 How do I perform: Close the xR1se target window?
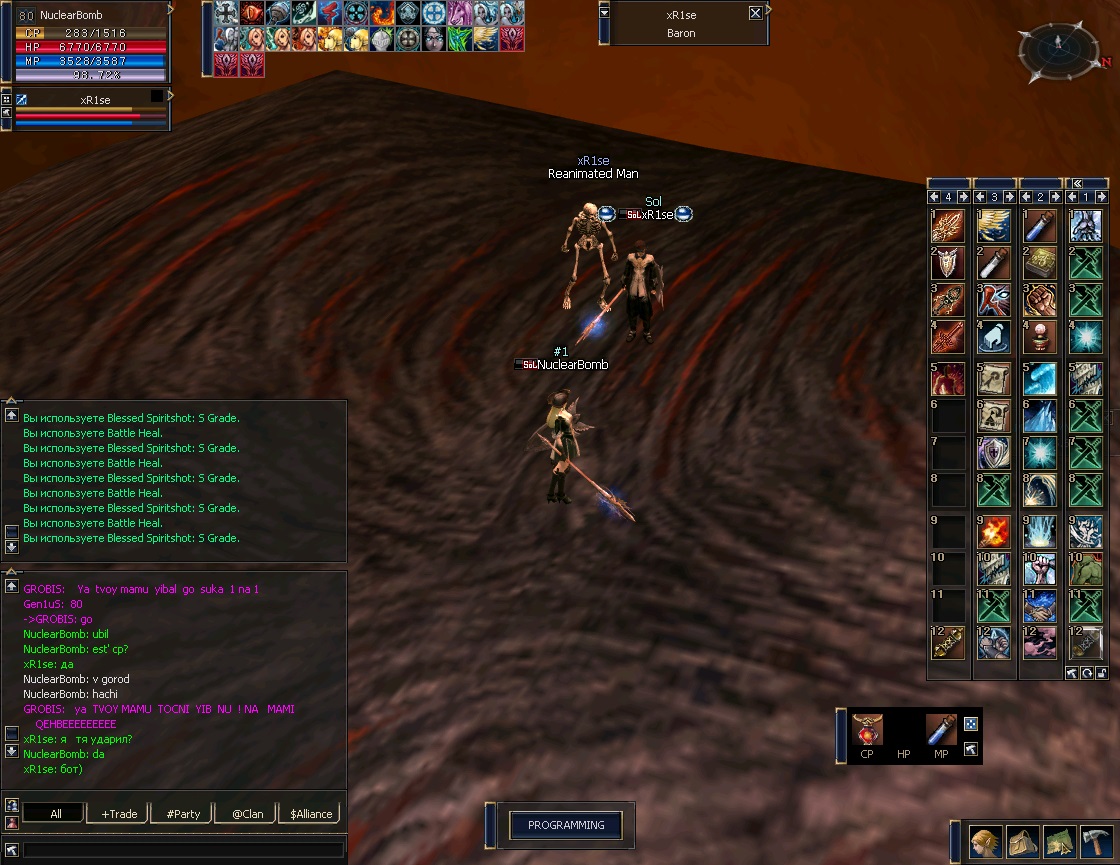click(x=755, y=14)
